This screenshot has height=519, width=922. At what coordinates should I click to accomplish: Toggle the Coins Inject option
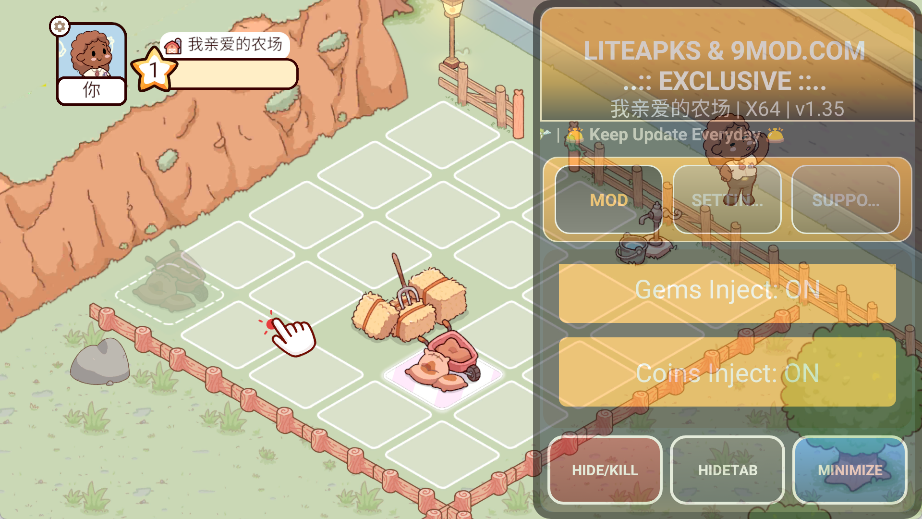727,373
